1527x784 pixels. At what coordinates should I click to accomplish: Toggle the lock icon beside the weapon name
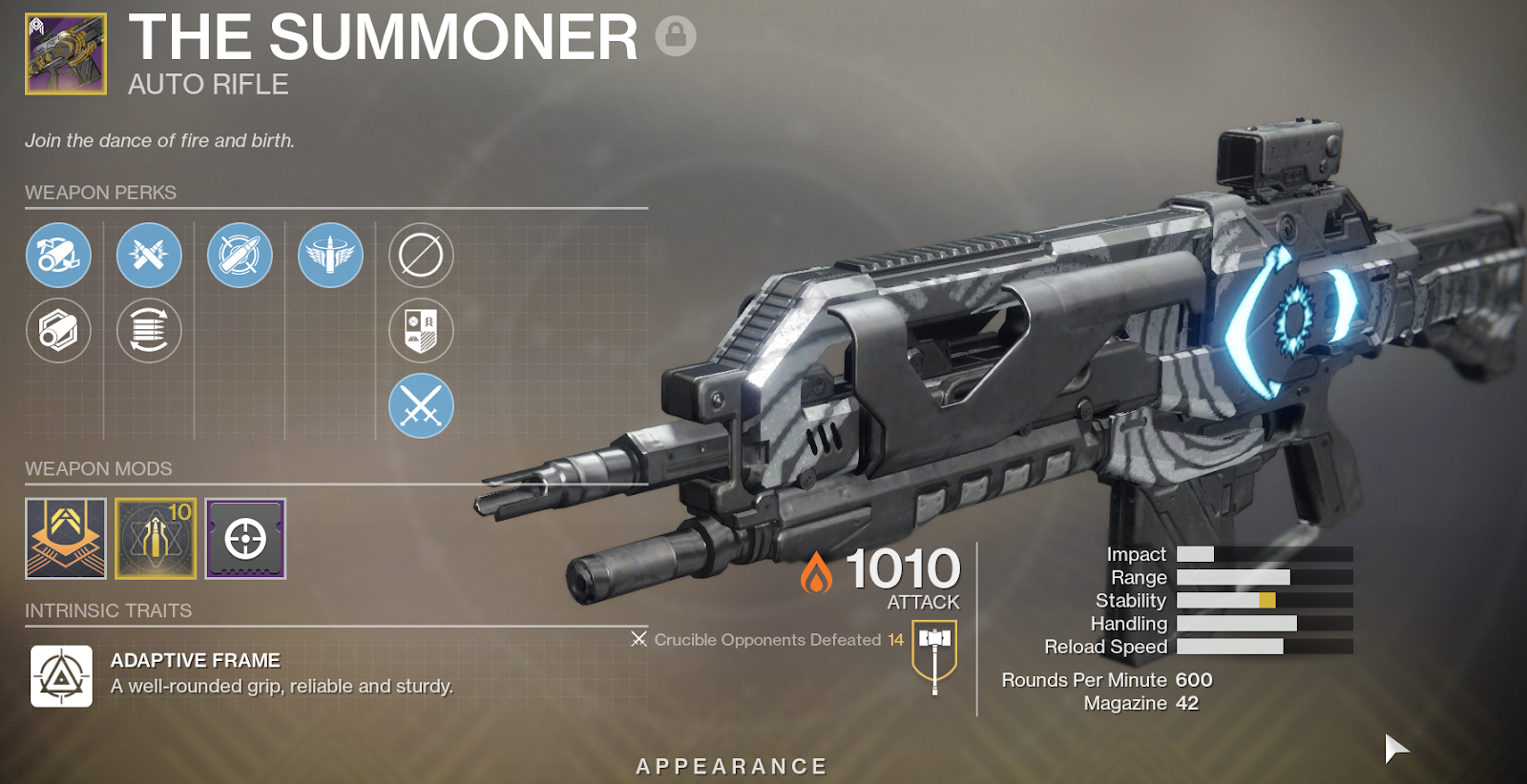click(676, 36)
